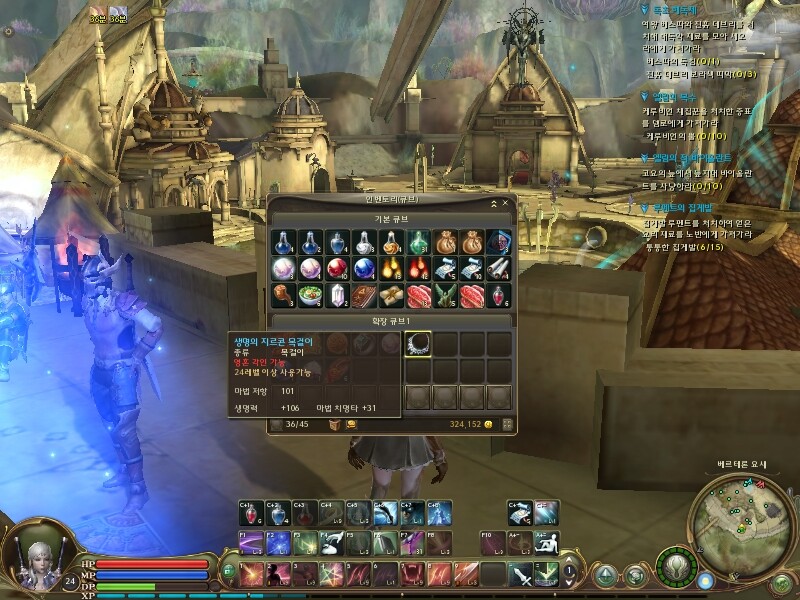Select the brown spellbook item in the inventory
Image resolution: width=800 pixels, height=600 pixels.
pos(364,296)
